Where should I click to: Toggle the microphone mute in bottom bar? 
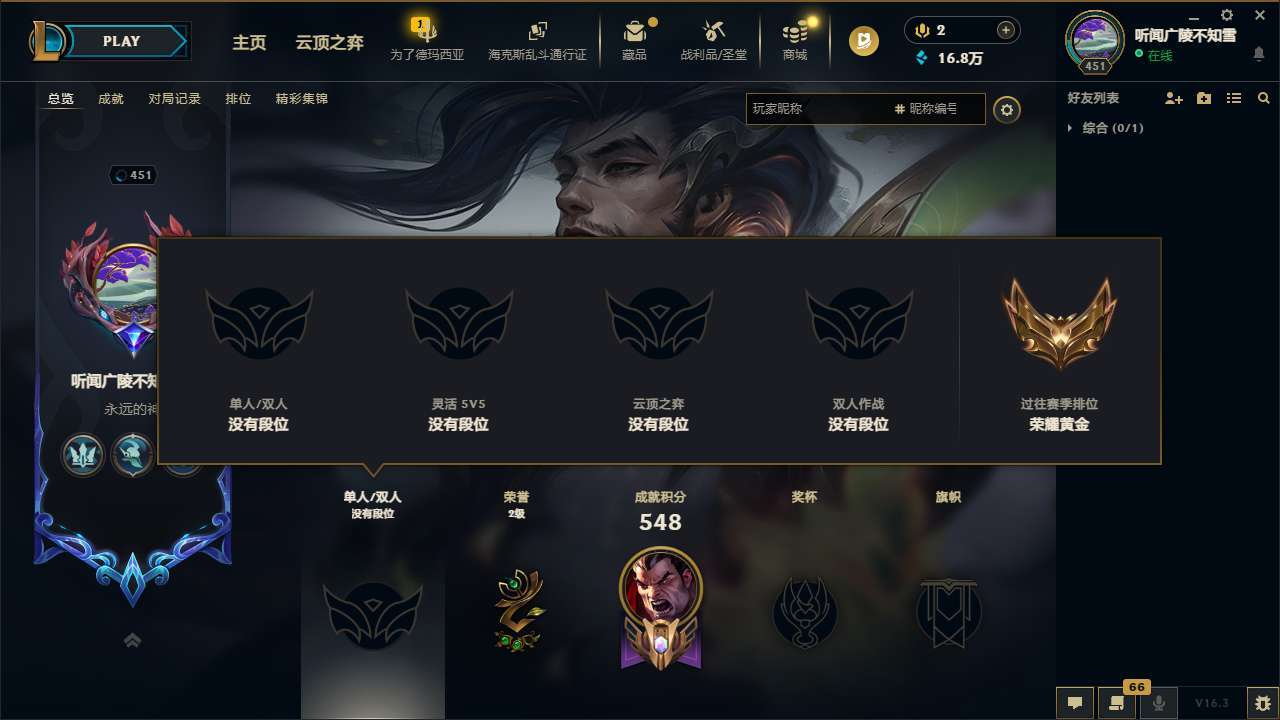1158,704
